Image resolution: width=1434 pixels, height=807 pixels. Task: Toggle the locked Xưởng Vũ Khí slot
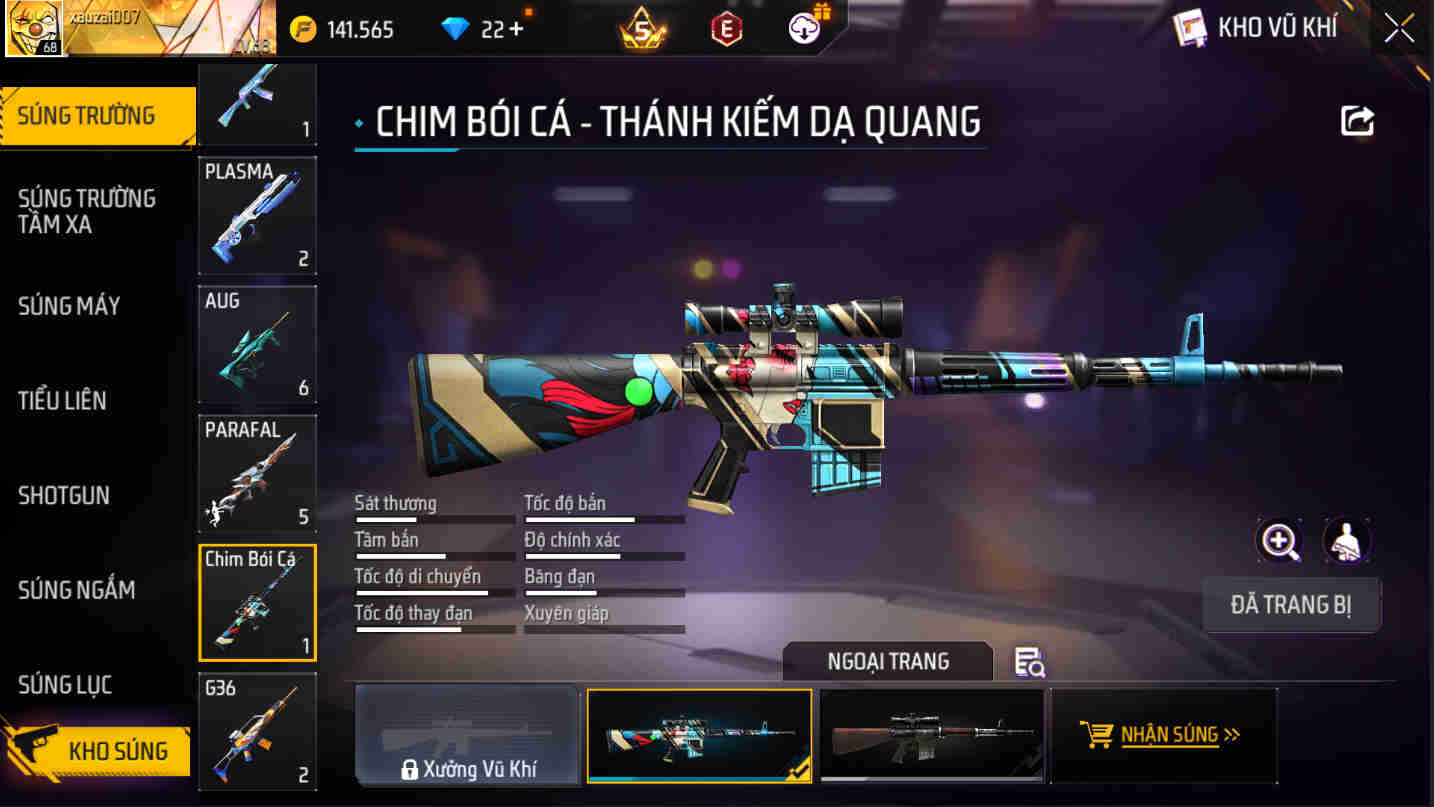(467, 735)
